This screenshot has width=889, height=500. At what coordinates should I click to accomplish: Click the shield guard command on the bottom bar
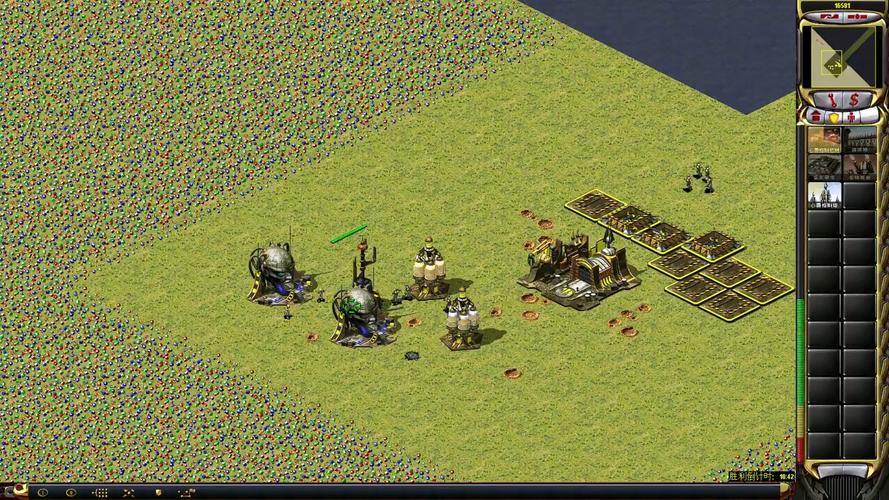coord(158,493)
